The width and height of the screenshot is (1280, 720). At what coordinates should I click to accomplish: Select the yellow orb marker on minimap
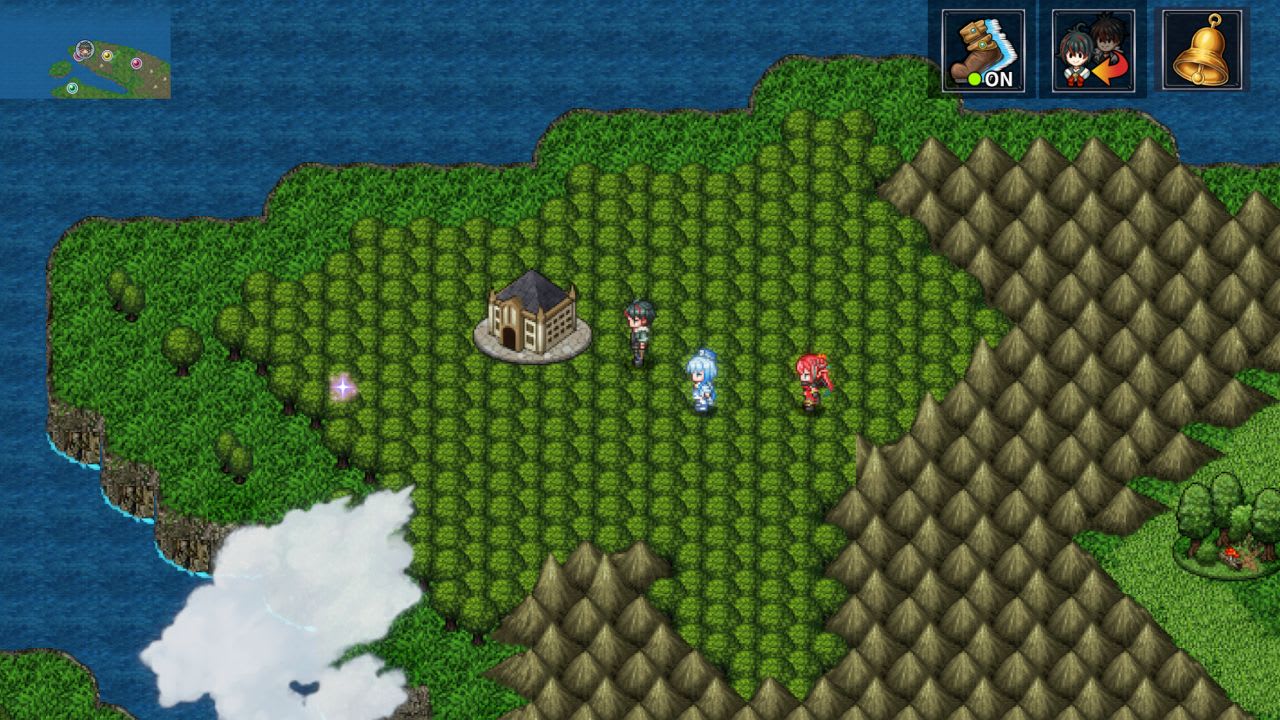tap(107, 55)
